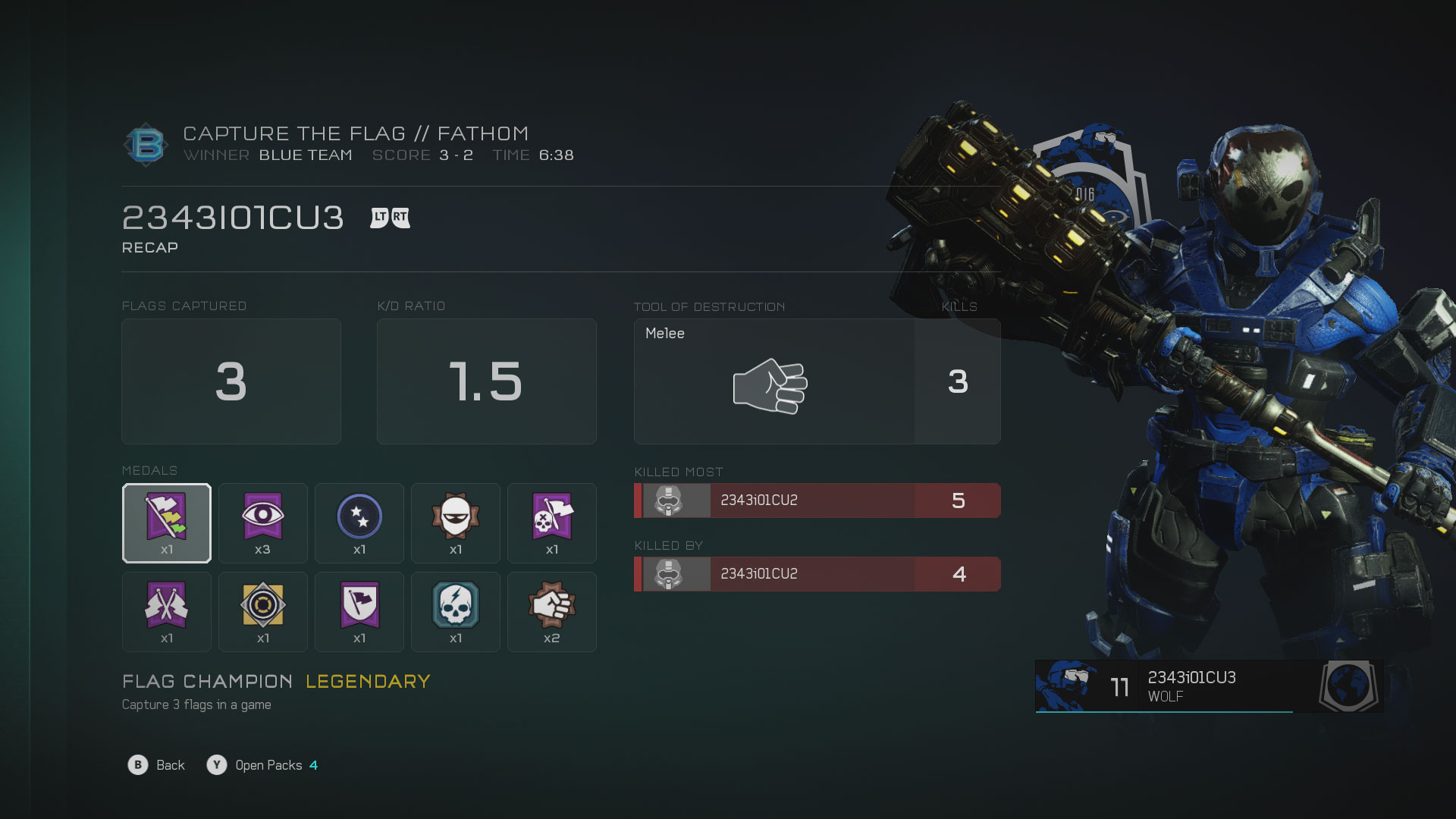The image size is (1456, 819).
Task: Select the Flags Captured stat tile
Action: point(231,381)
